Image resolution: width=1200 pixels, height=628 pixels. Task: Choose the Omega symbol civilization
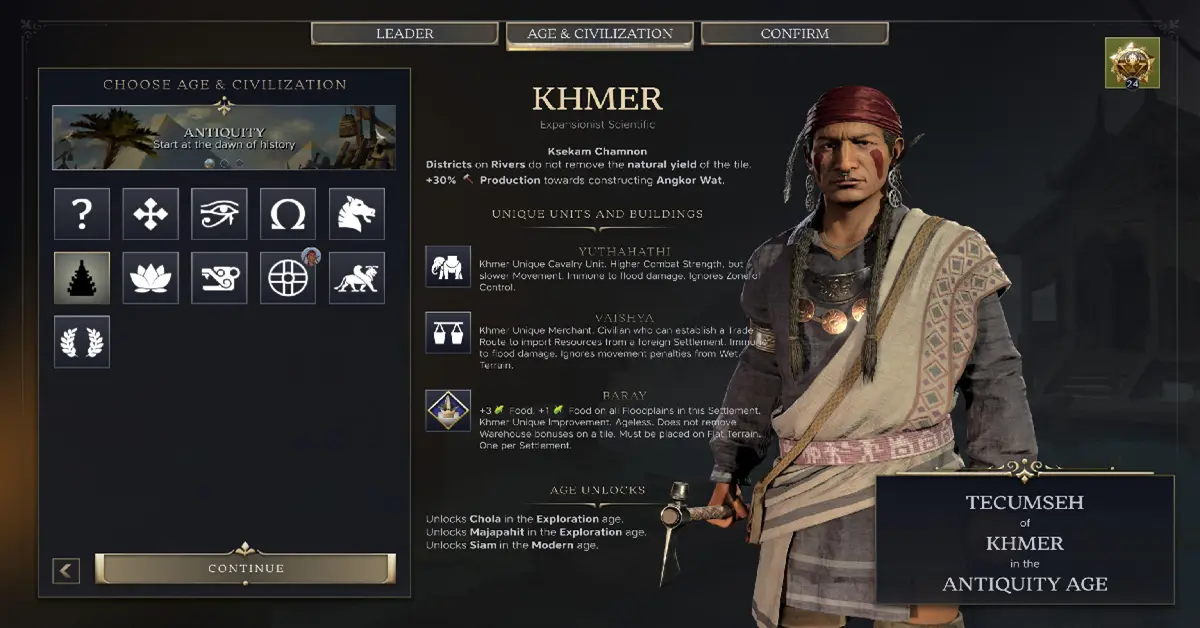coord(288,214)
